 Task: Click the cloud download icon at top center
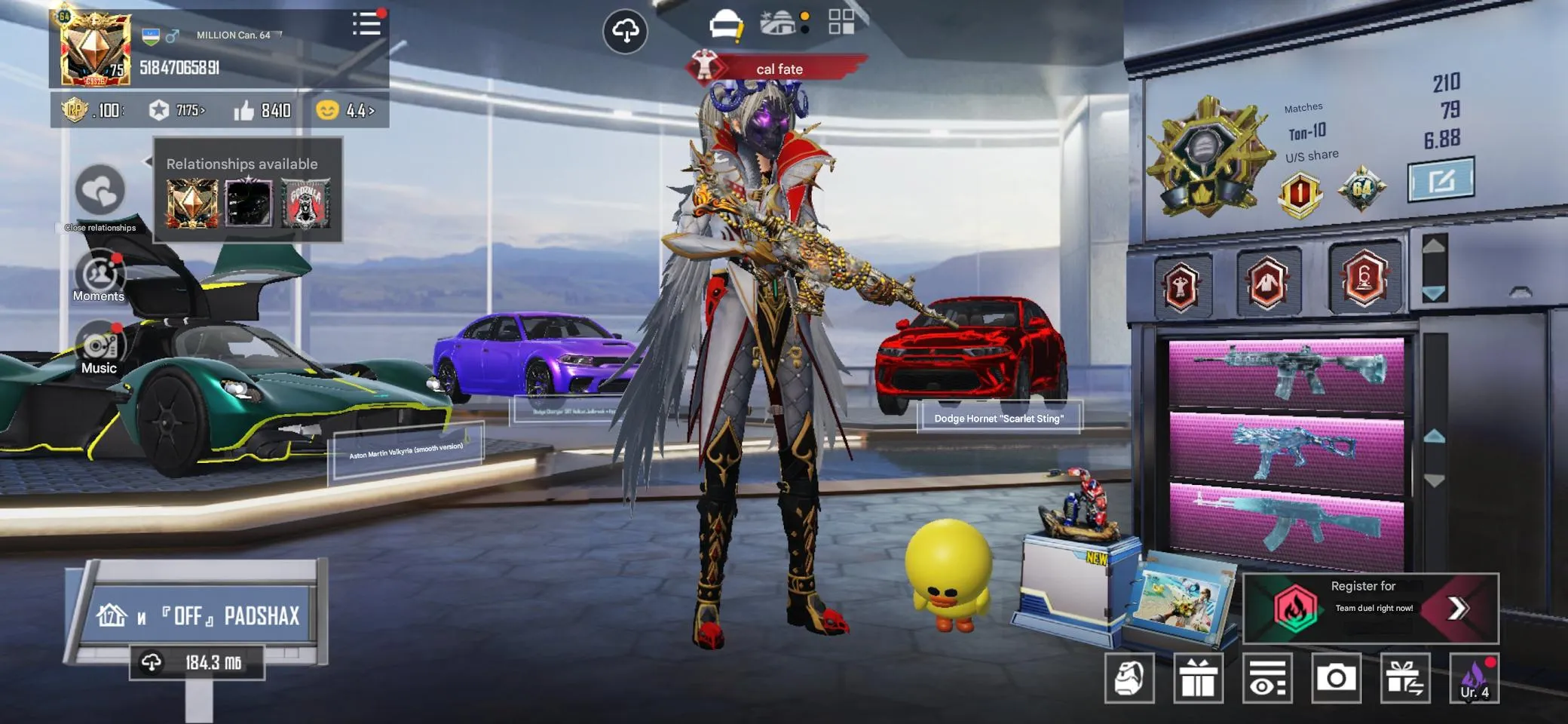[626, 31]
